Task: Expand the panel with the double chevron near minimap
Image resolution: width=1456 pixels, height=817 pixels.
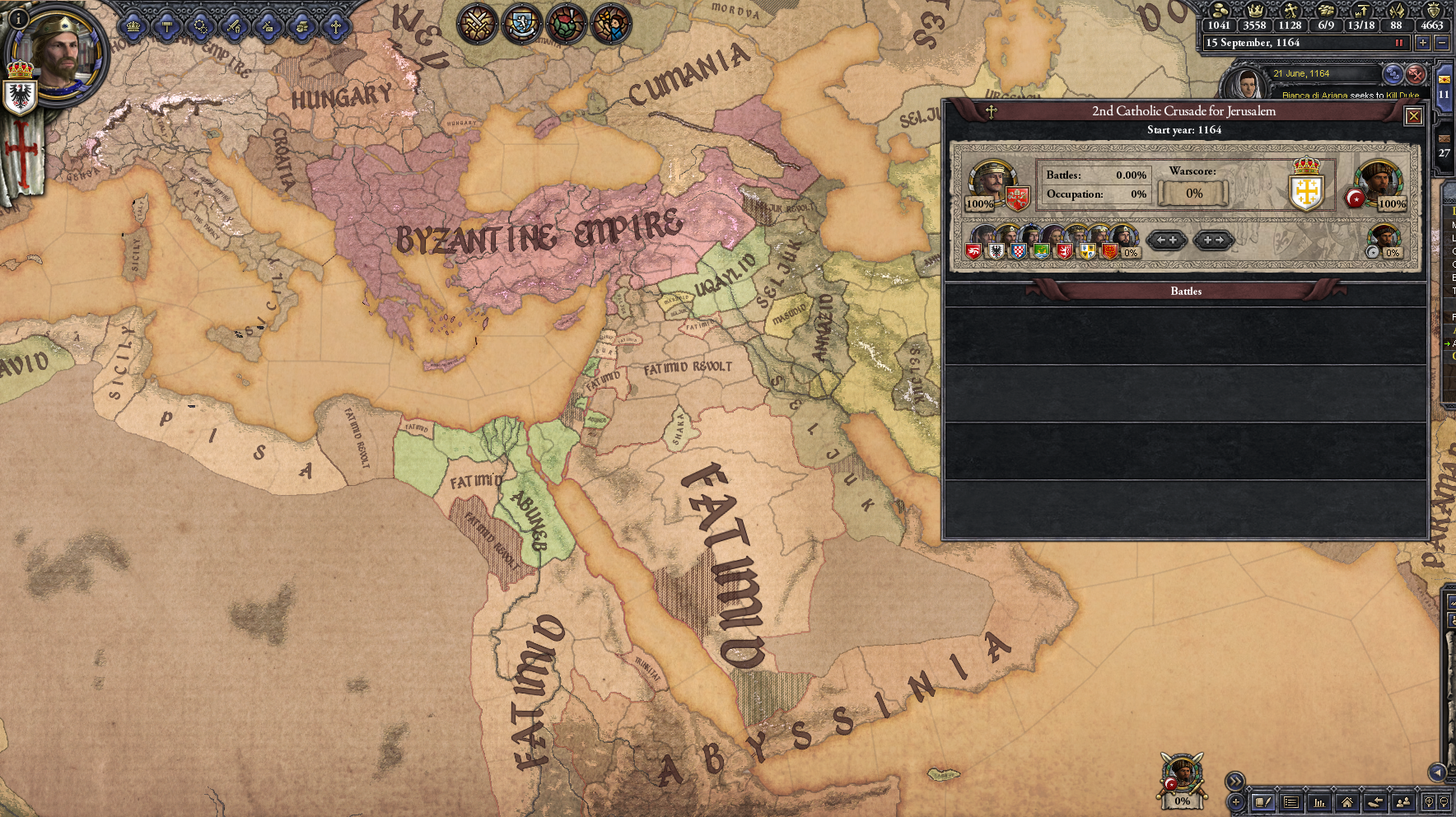Action: (x=1235, y=782)
